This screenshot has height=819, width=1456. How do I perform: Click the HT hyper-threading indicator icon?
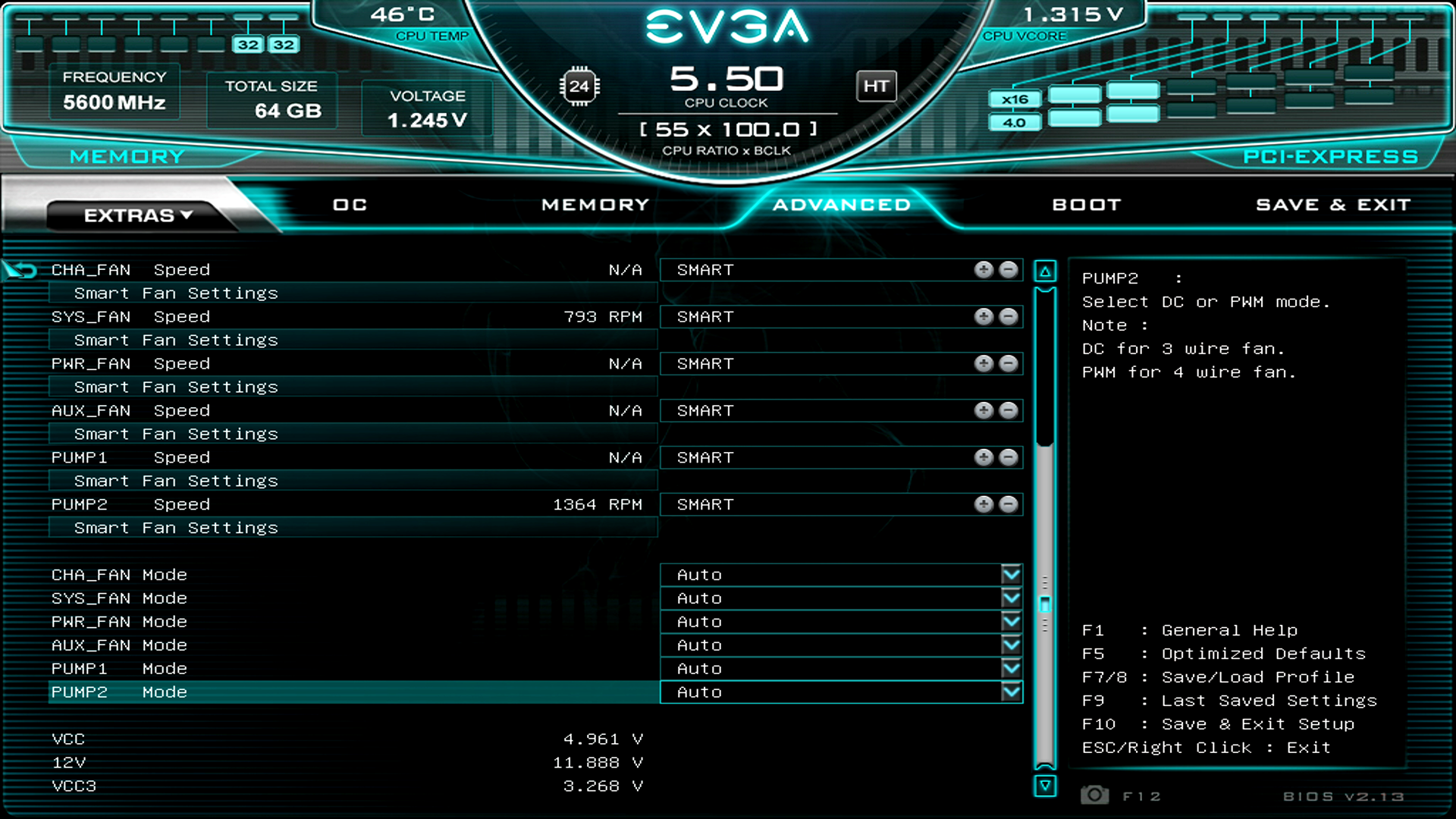pyautogui.click(x=876, y=86)
